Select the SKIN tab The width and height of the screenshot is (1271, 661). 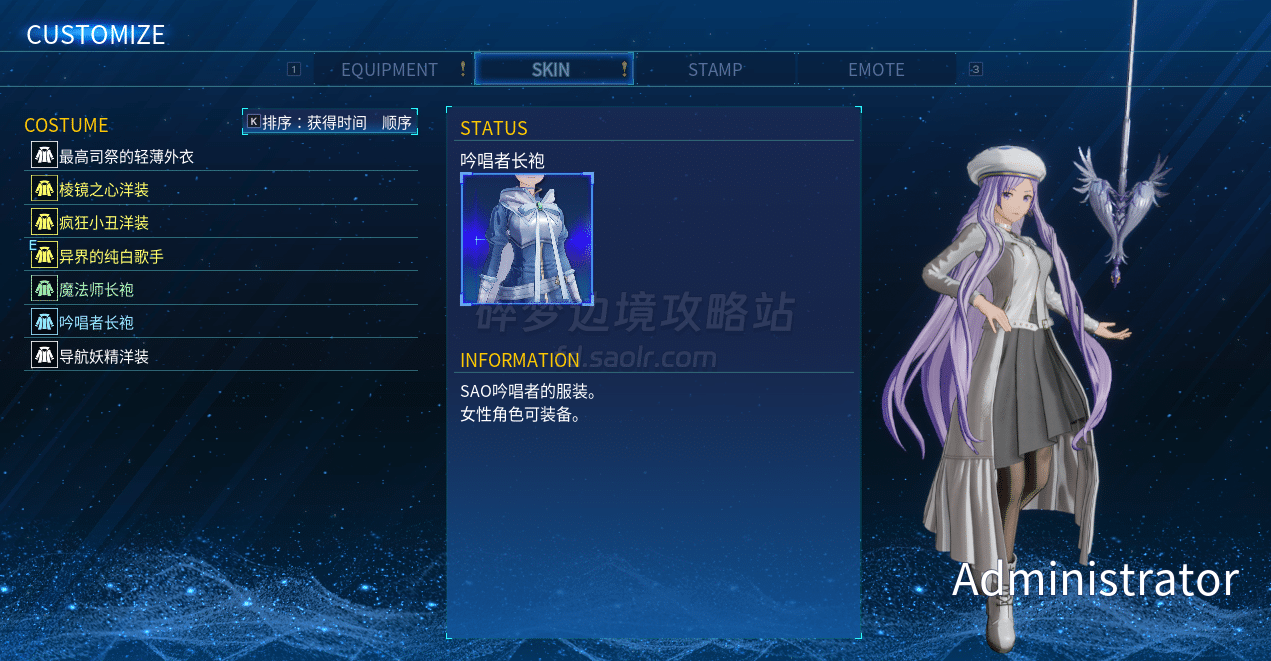(x=552, y=70)
